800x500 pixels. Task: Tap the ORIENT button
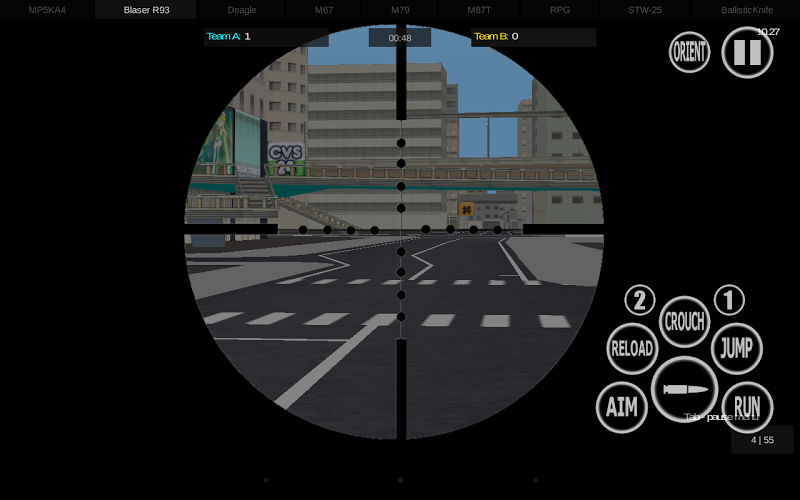(690, 52)
